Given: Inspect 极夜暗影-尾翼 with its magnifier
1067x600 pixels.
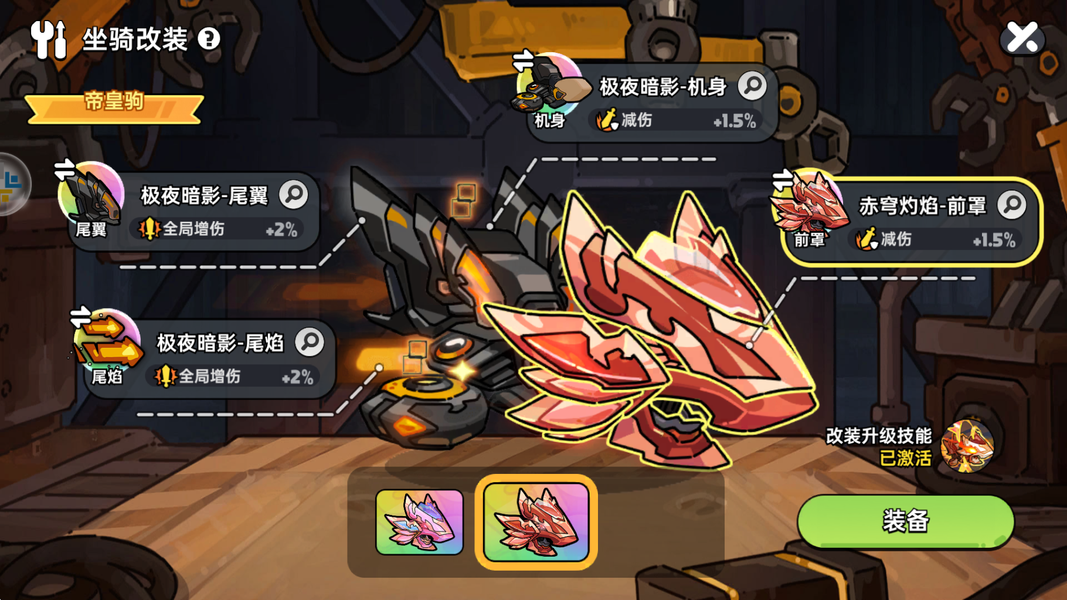Looking at the screenshot, I should coord(294,194).
